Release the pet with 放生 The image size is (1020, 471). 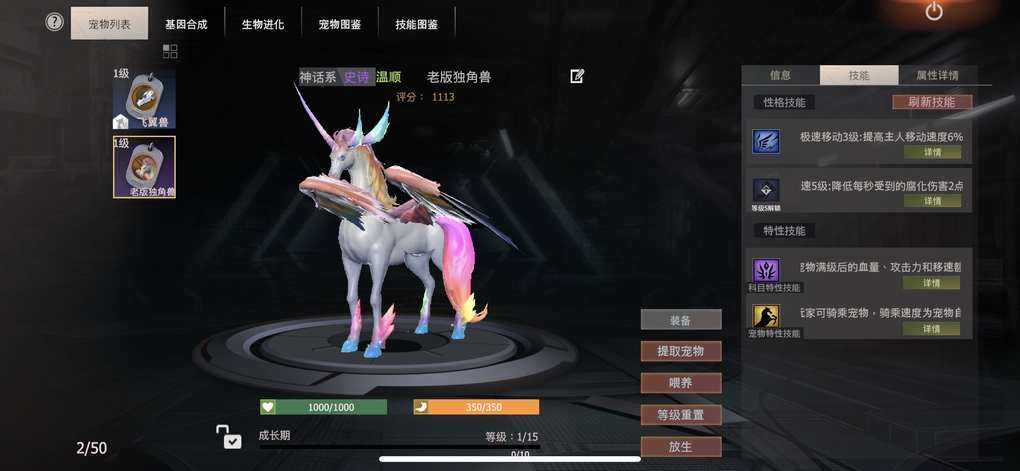680,446
